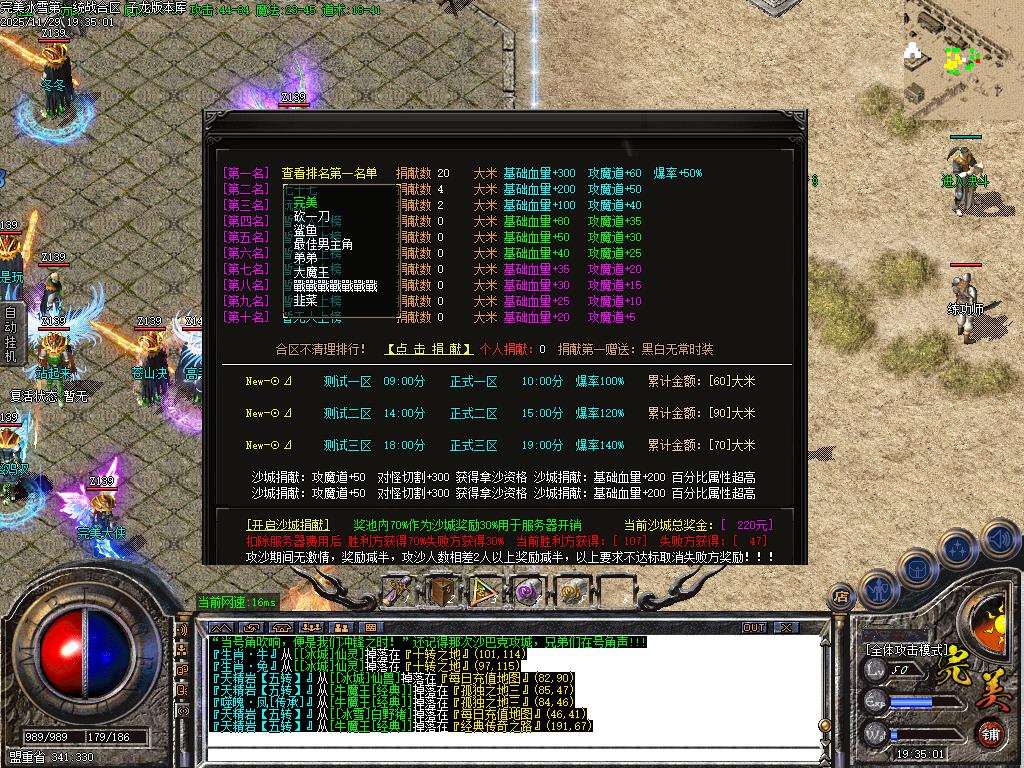Viewport: 1024px width, 768px height.
Task: View the 查看排名第一名单 ranking list
Action: [329, 173]
